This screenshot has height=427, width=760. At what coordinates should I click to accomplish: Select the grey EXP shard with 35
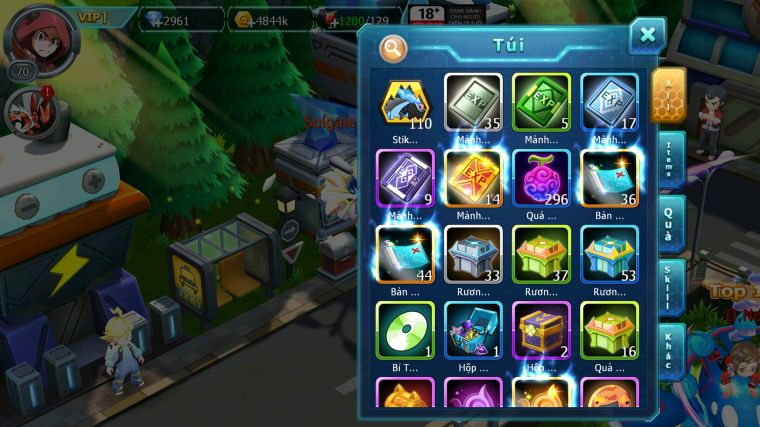[x=473, y=103]
